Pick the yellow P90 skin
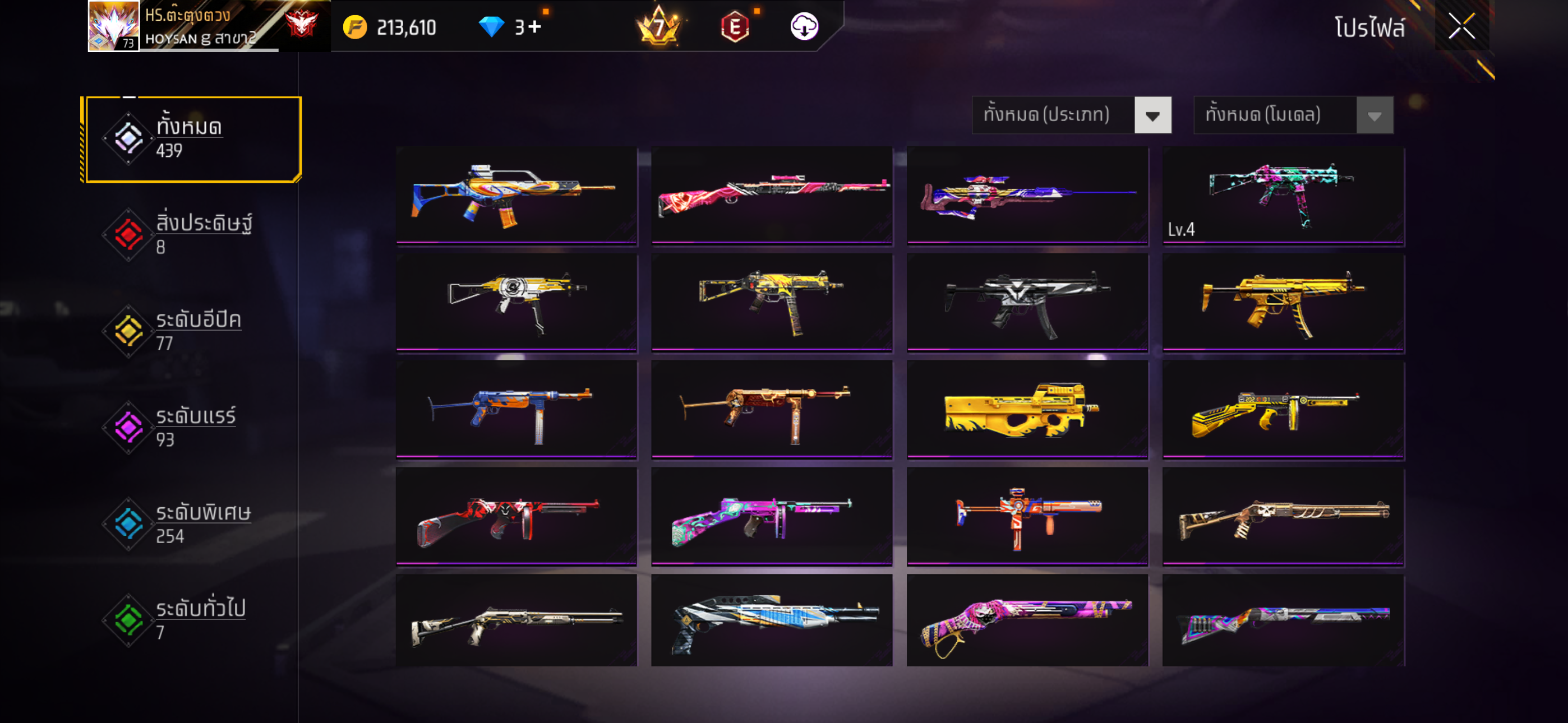 1027,409
